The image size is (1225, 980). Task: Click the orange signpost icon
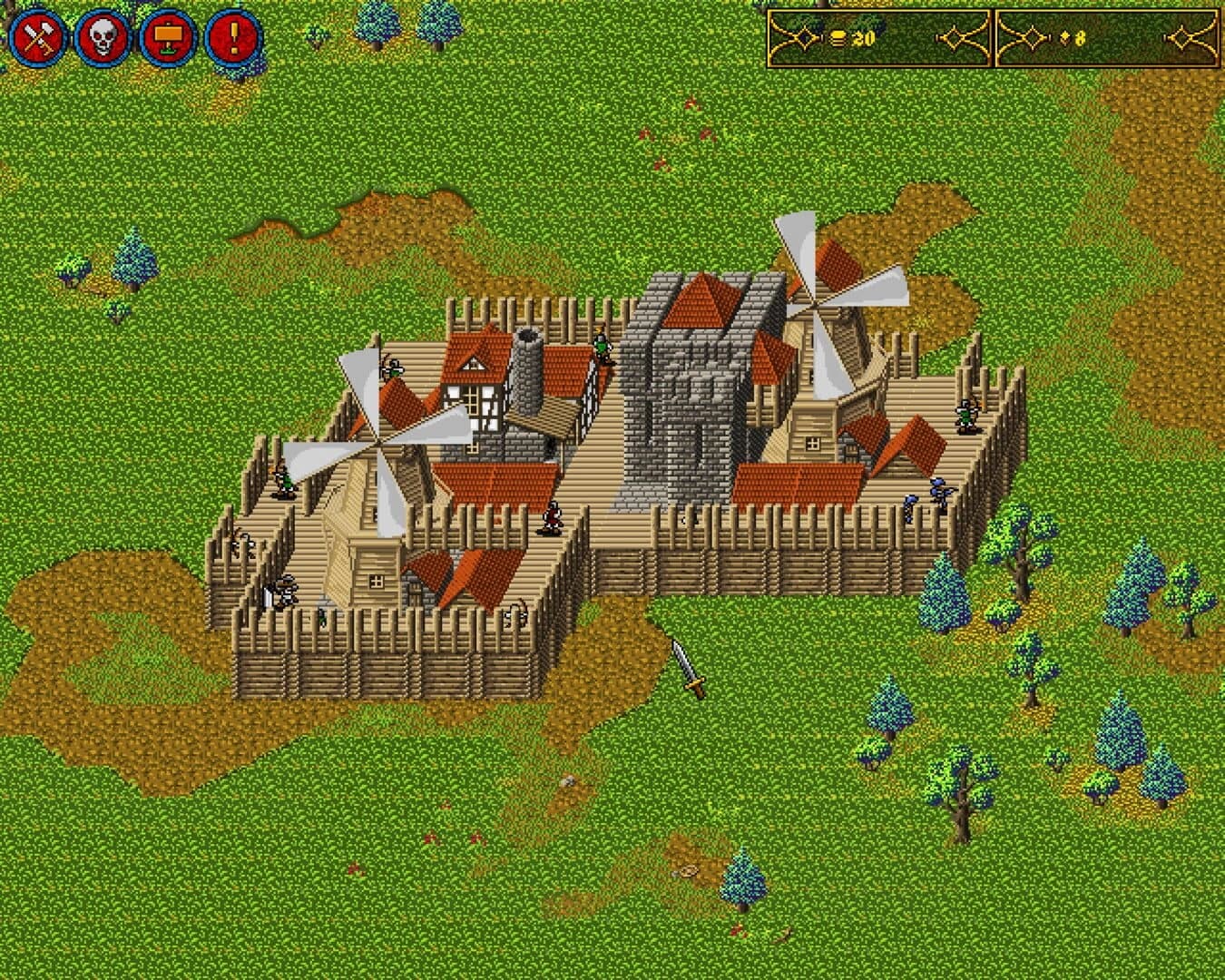pos(169,37)
